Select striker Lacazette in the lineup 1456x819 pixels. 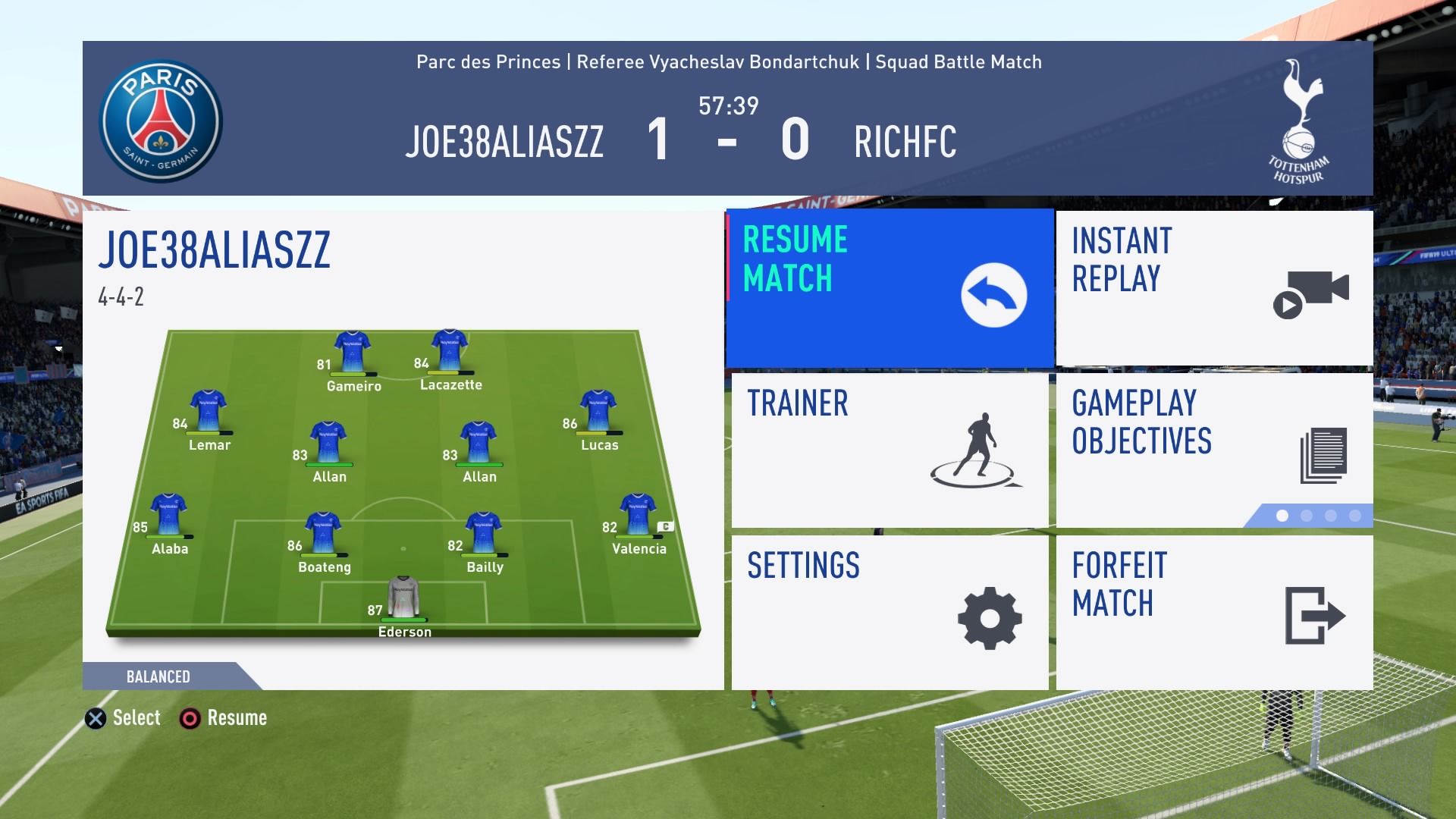click(450, 352)
